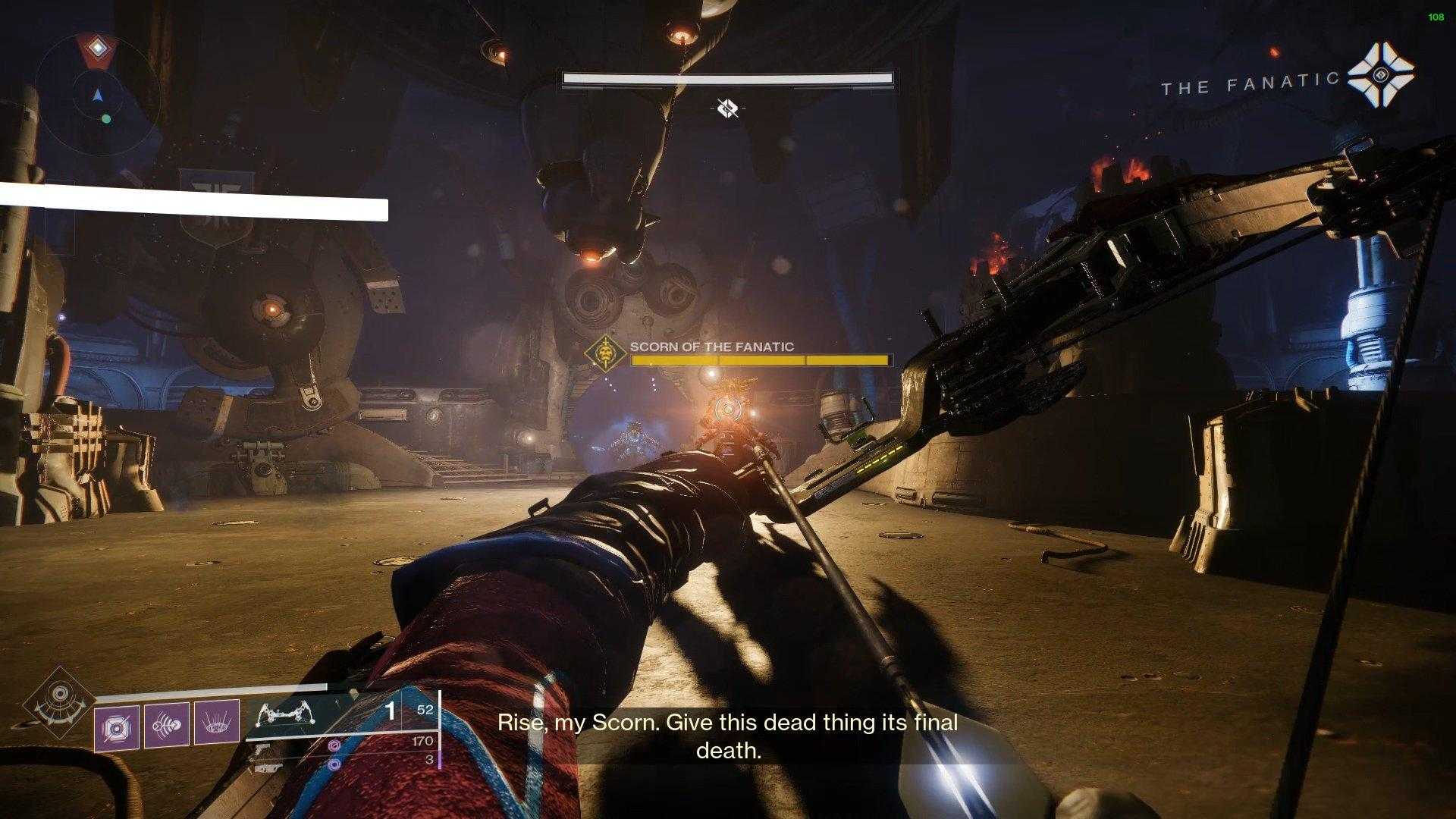Open the Ghost icon beside The Fanatic

pos(1380,76)
